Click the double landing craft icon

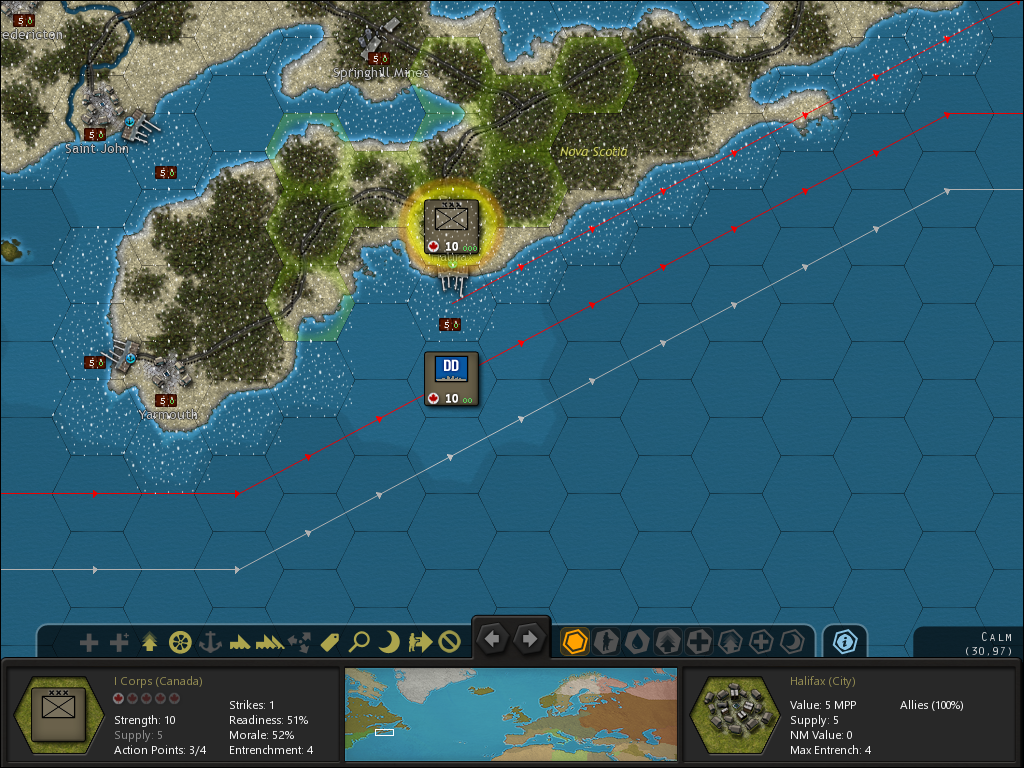(x=270, y=642)
